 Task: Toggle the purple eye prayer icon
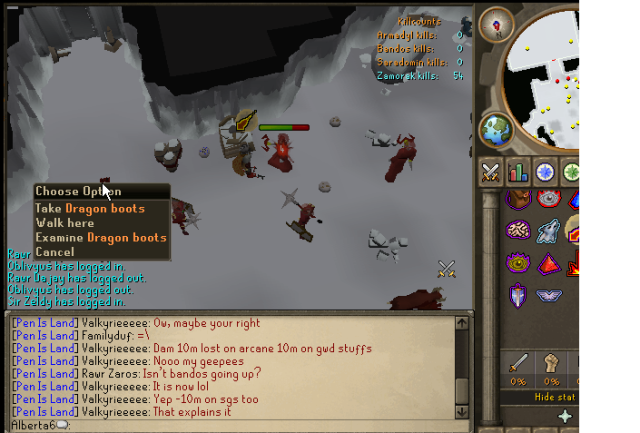(x=517, y=264)
